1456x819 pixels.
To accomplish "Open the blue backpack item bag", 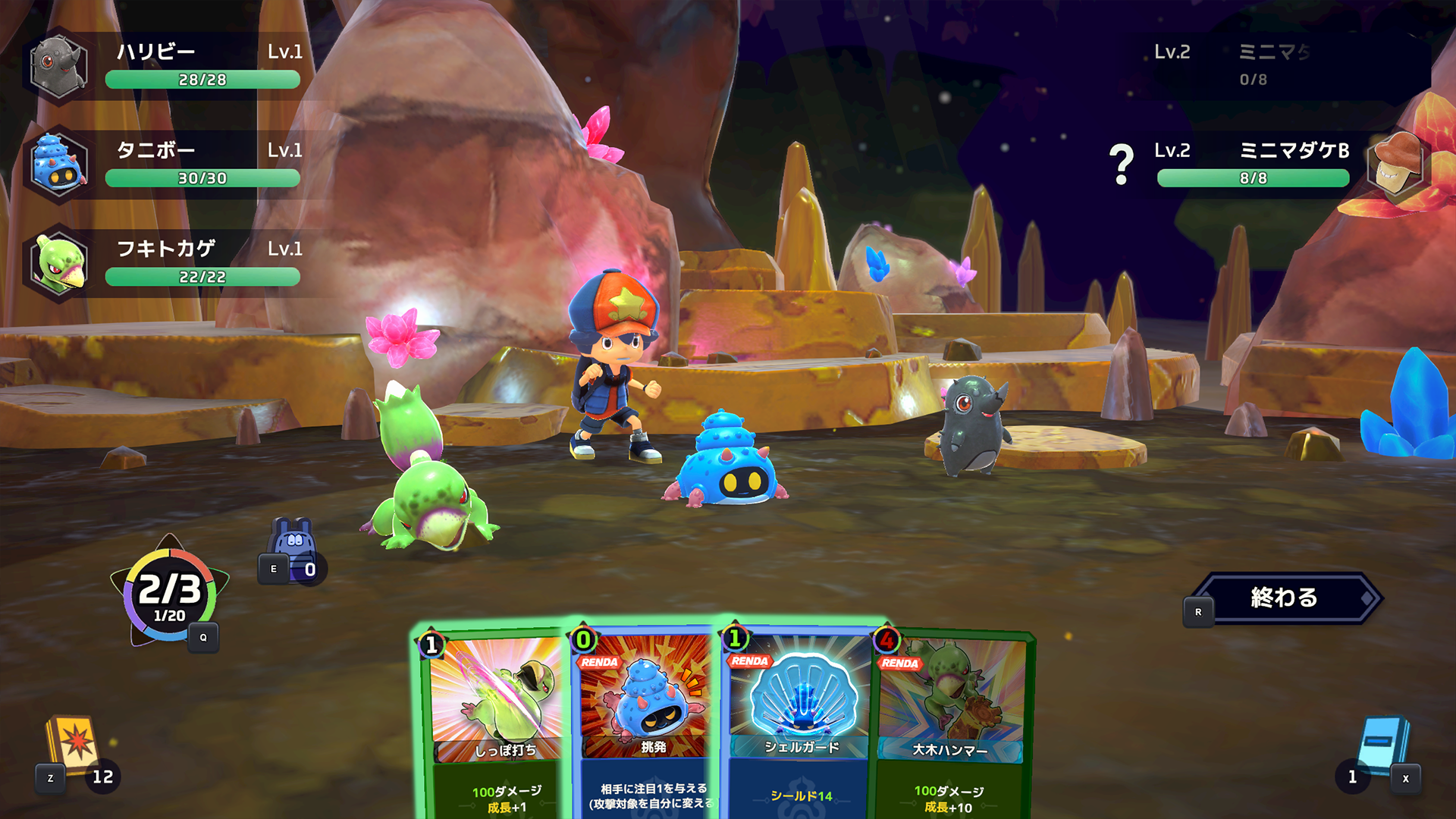I will 292,546.
